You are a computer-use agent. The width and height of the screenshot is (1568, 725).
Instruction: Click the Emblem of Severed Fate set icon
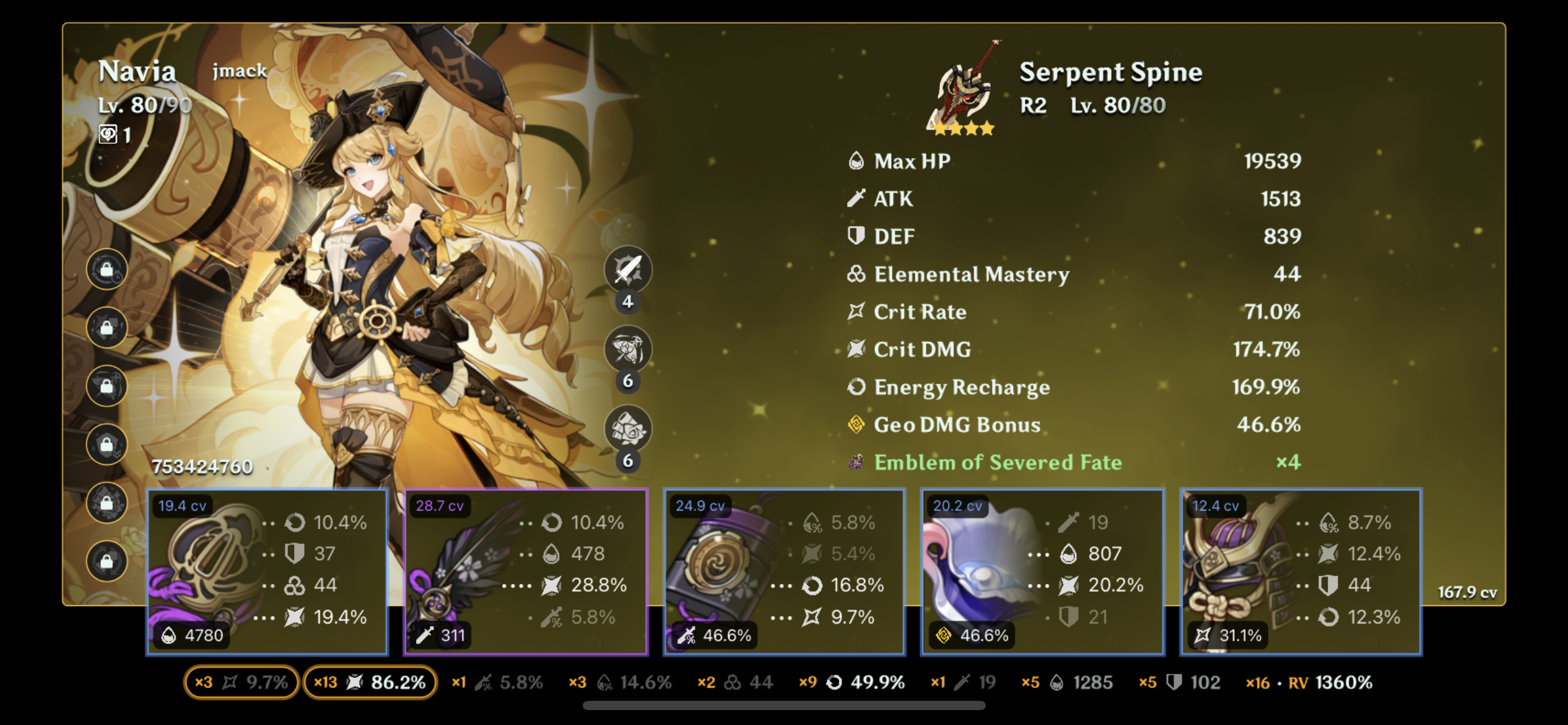[x=856, y=463]
